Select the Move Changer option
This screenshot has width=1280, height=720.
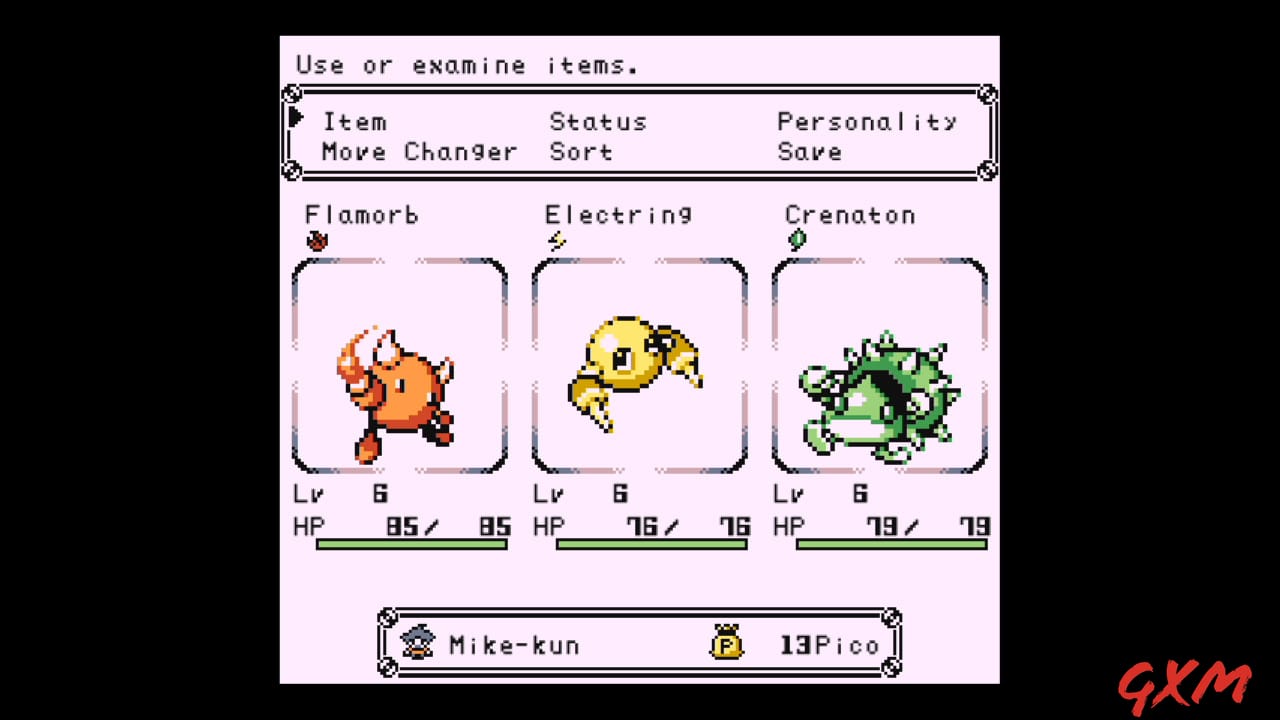pos(418,151)
